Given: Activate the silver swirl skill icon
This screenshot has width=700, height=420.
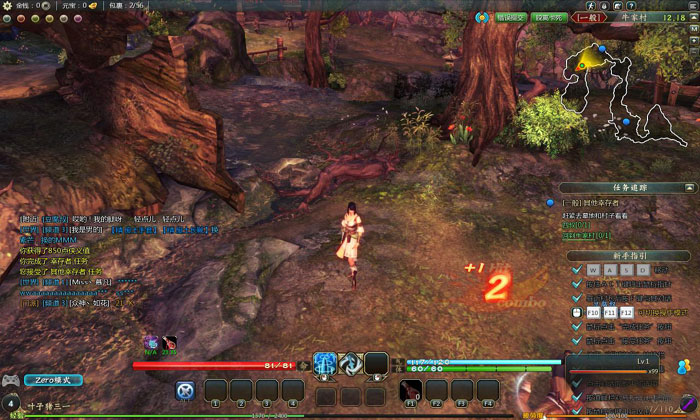Looking at the screenshot, I should (x=350, y=364).
